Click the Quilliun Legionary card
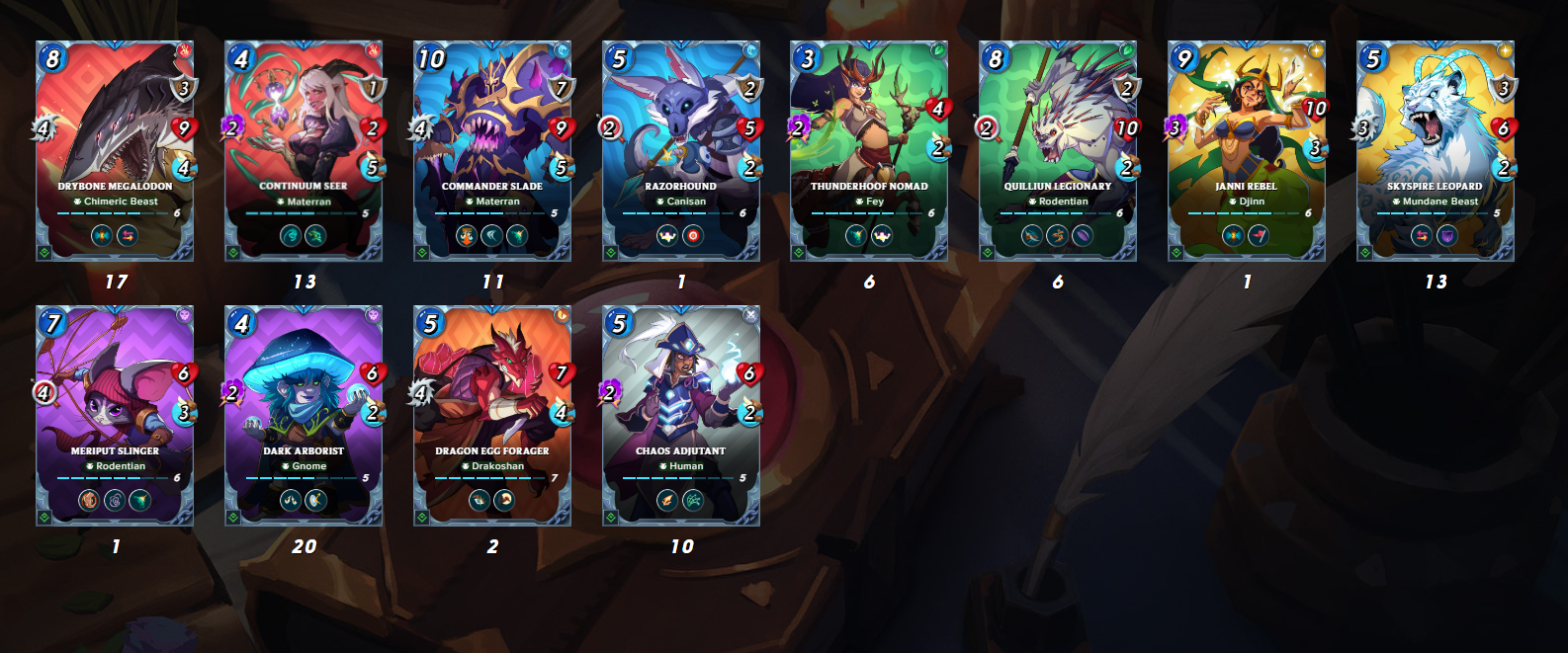1568x653 pixels. [1058, 150]
